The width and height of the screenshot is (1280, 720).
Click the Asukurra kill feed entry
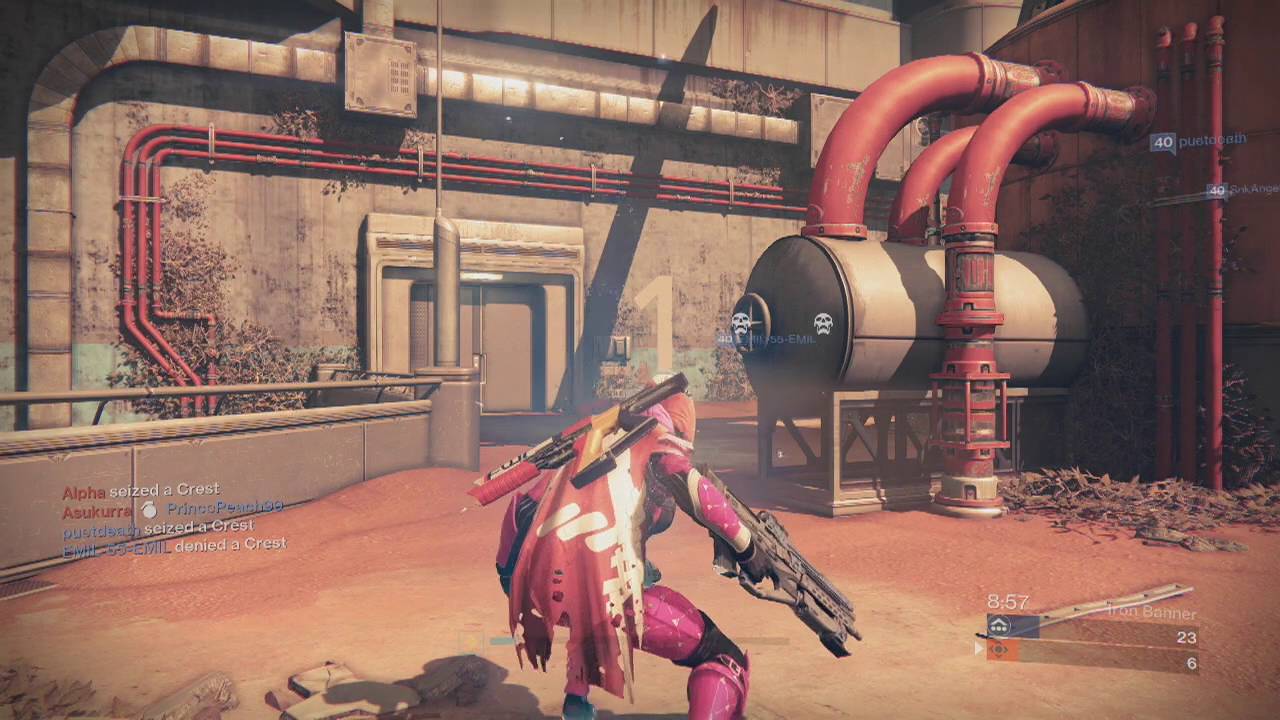click(x=172, y=508)
